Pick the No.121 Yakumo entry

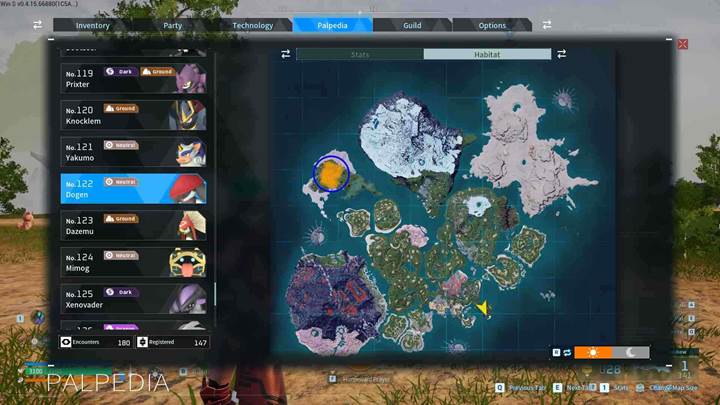[x=134, y=151]
